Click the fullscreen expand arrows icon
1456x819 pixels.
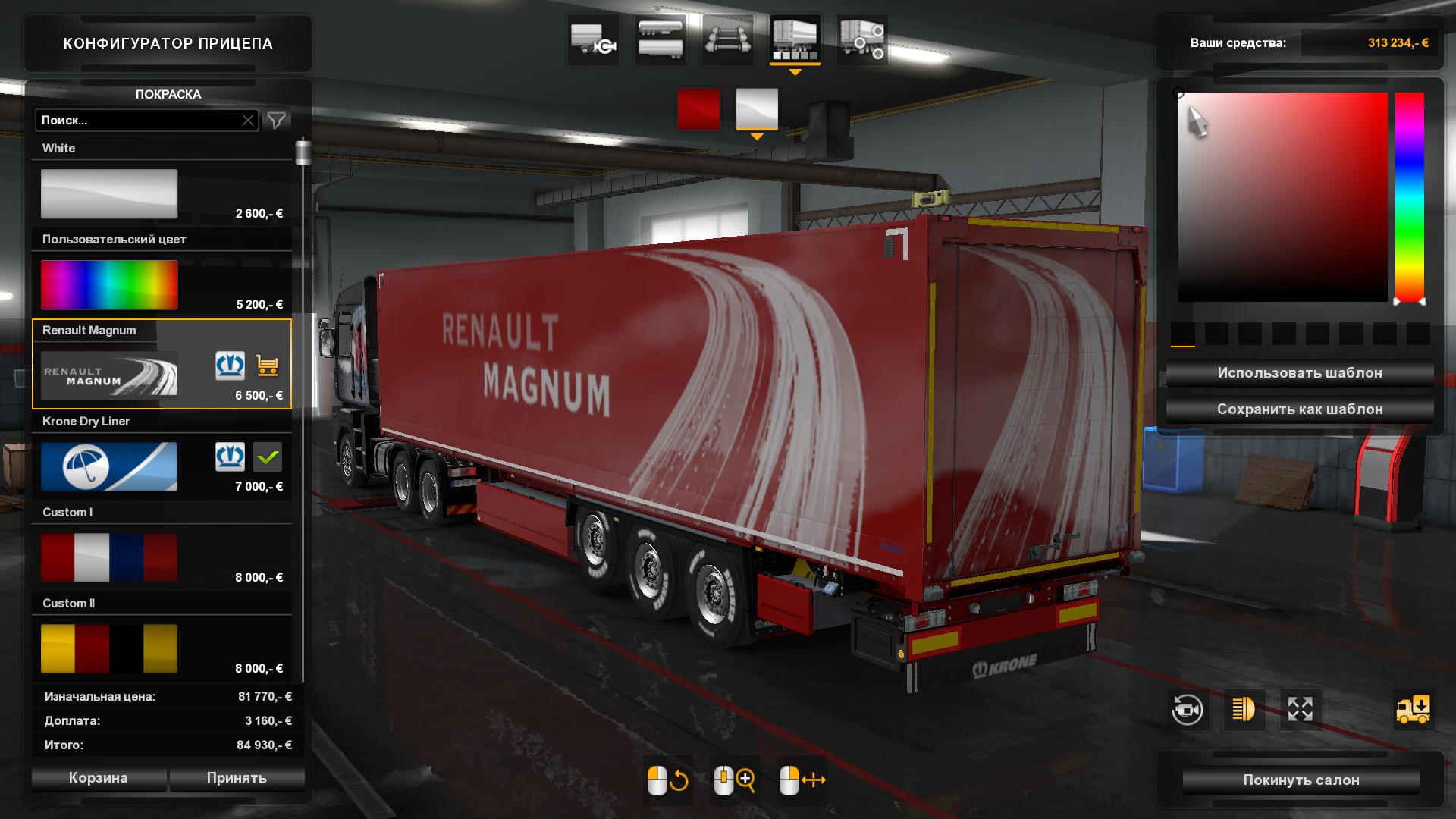pyautogui.click(x=1301, y=710)
